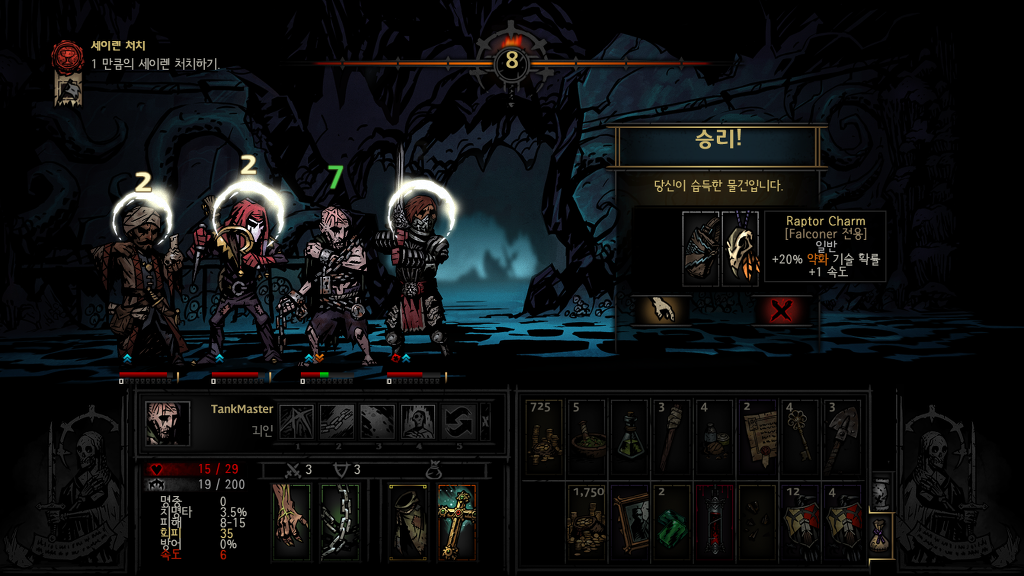
Task: Close the victory loot window
Action: point(782,310)
